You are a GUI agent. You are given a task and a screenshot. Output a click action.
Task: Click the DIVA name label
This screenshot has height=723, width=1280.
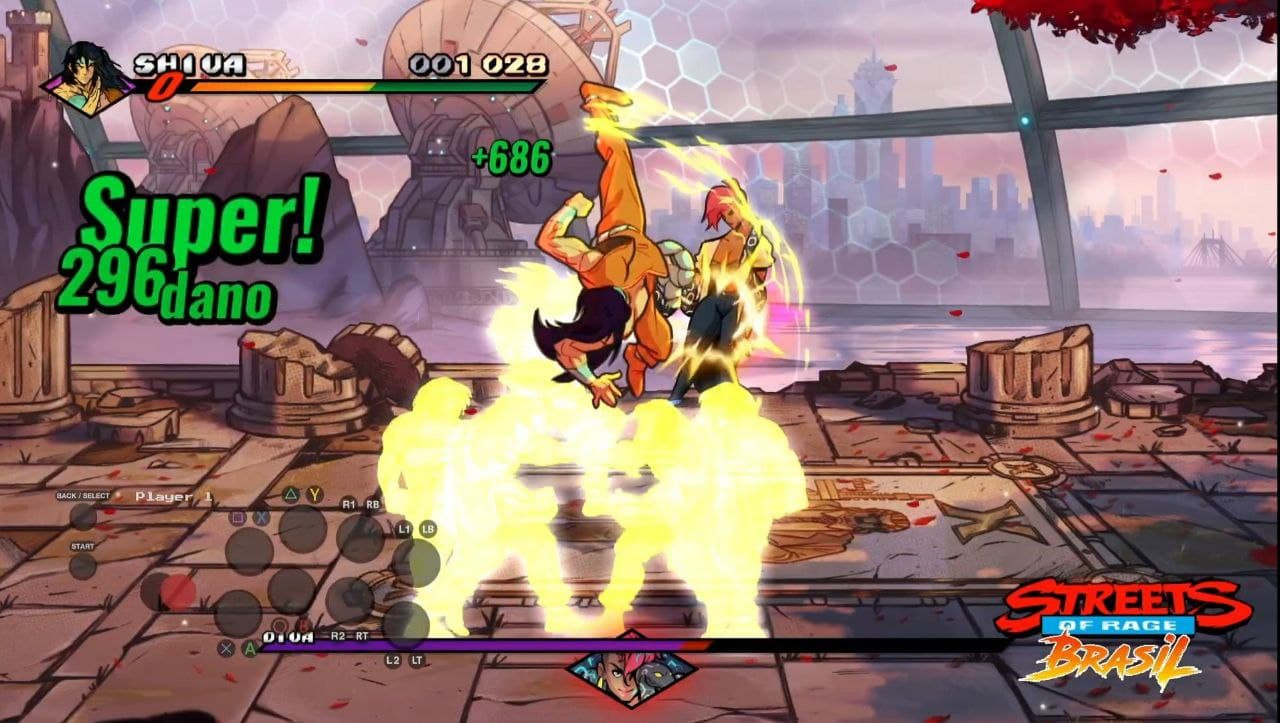(288, 636)
